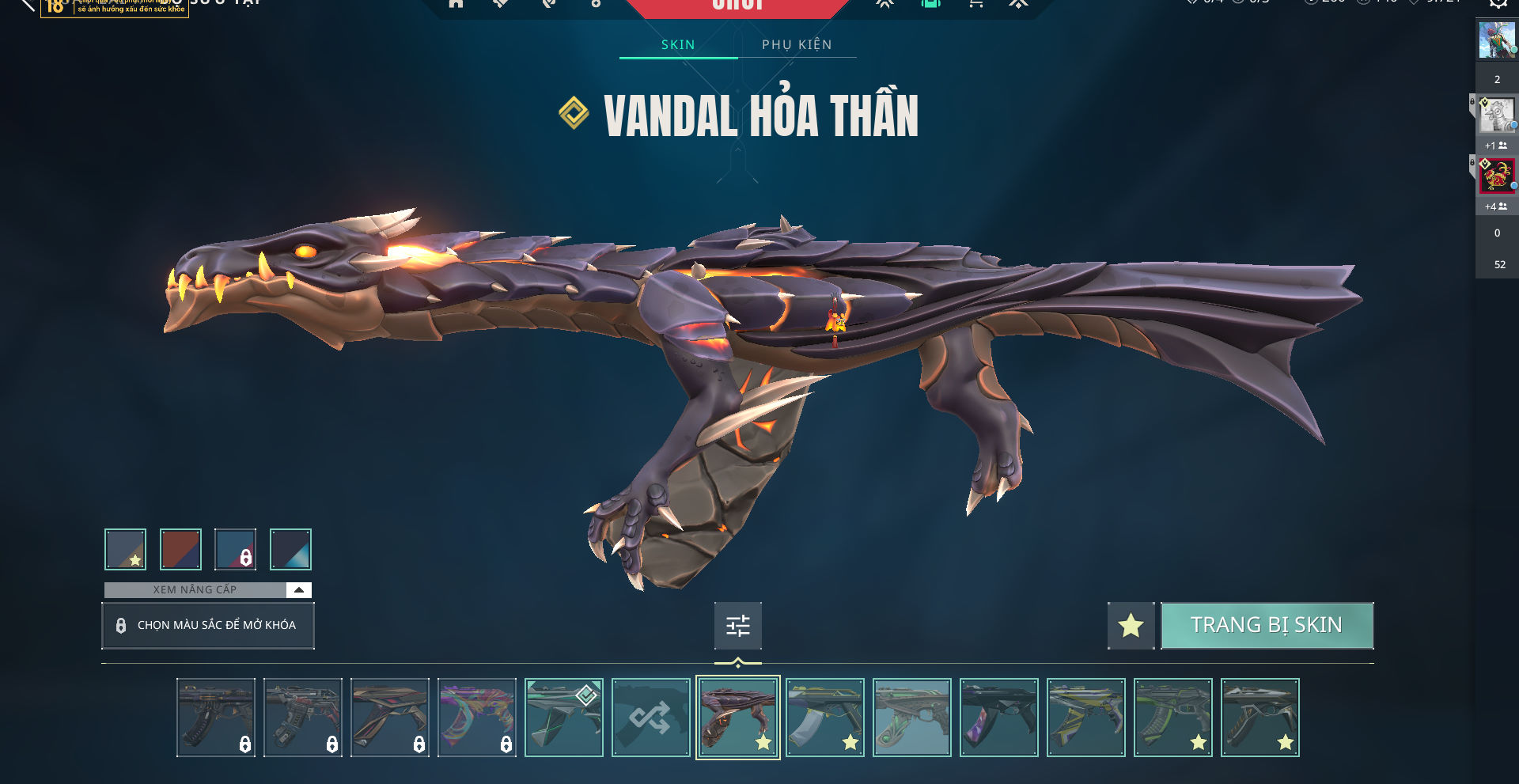Choose the locked blue and magenta variant

pyautogui.click(x=235, y=549)
